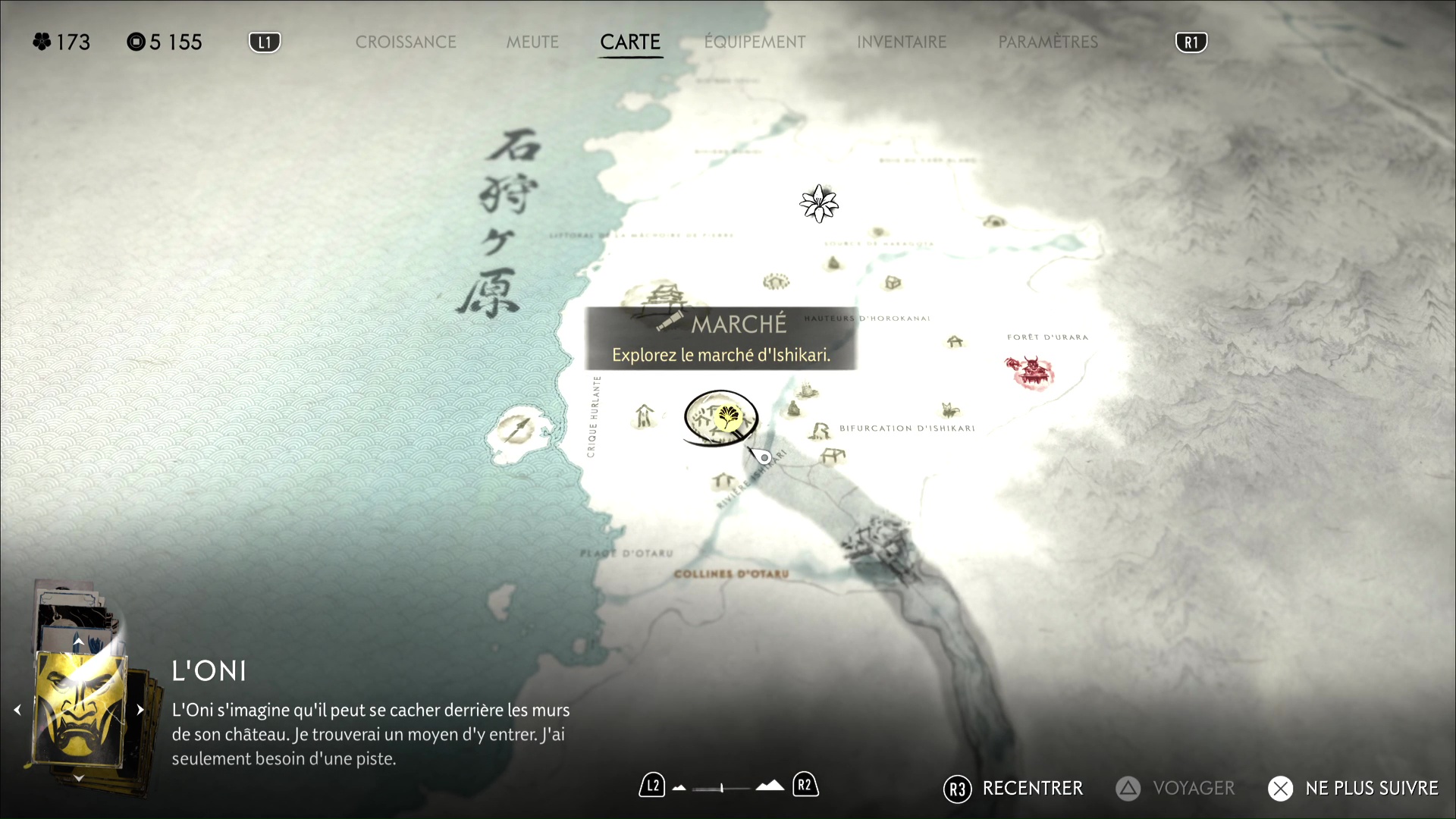Select the yellow Marché objective marker

pos(728,416)
